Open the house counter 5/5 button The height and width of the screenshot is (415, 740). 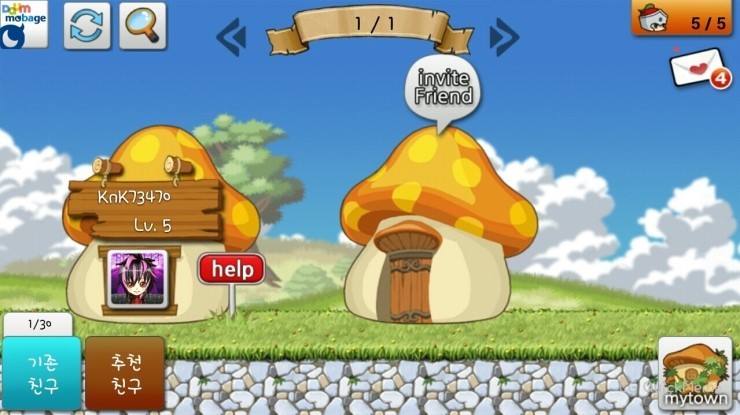click(x=685, y=18)
